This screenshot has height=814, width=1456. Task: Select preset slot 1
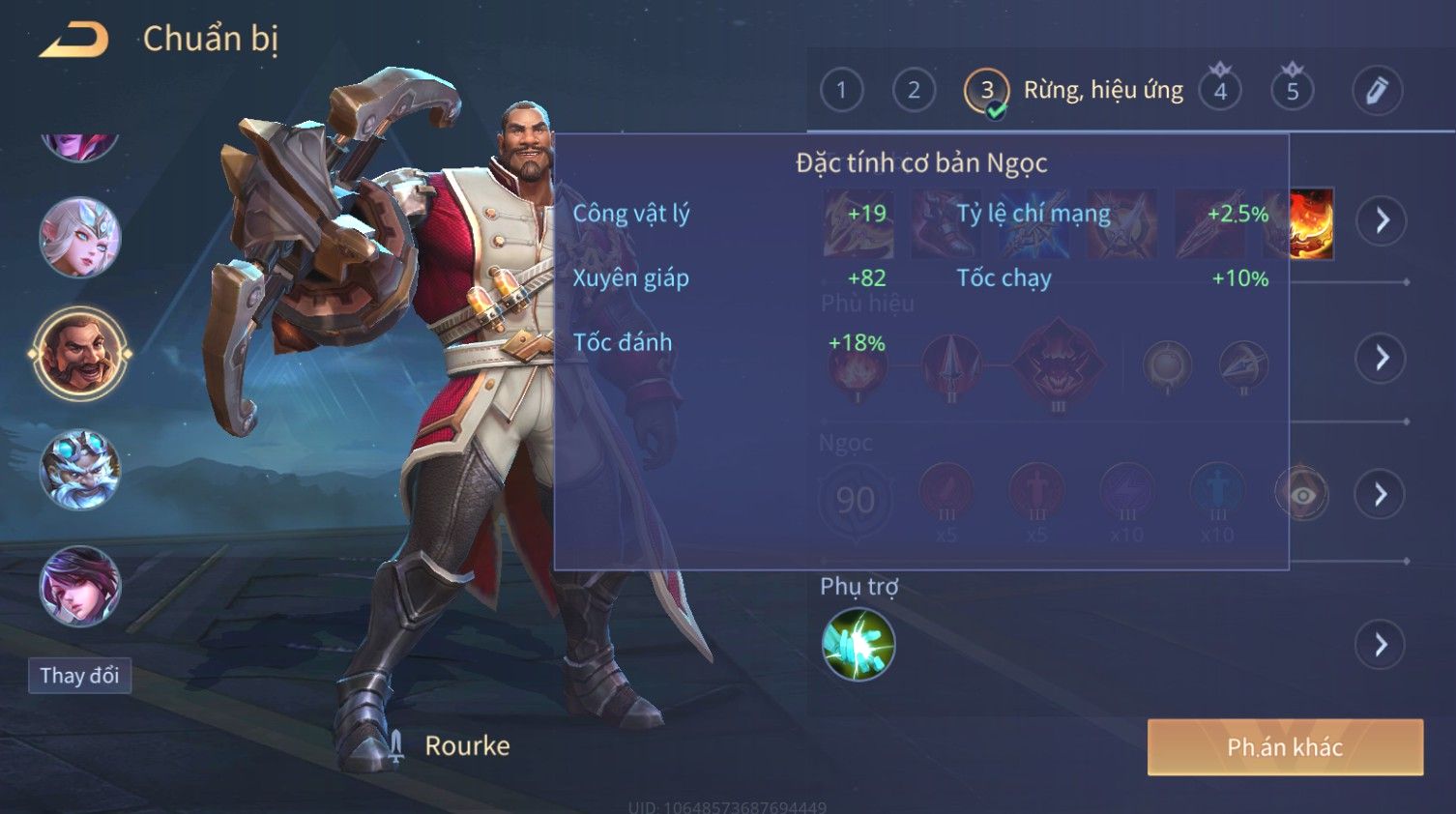pyautogui.click(x=841, y=91)
